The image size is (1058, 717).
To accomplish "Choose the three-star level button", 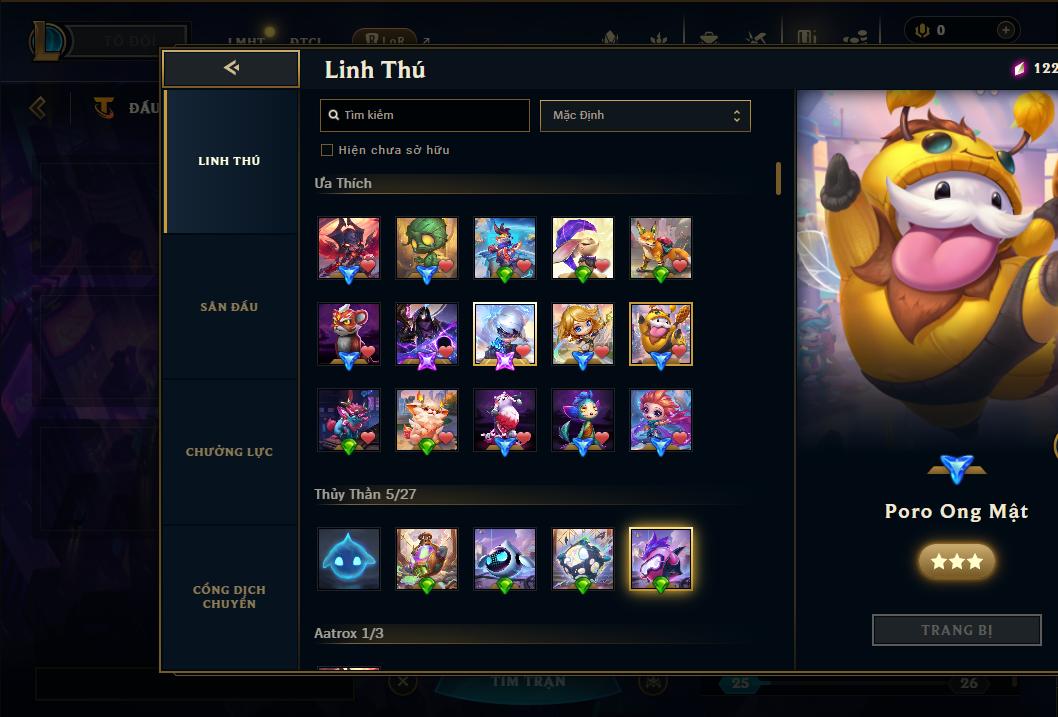I will (x=956, y=562).
